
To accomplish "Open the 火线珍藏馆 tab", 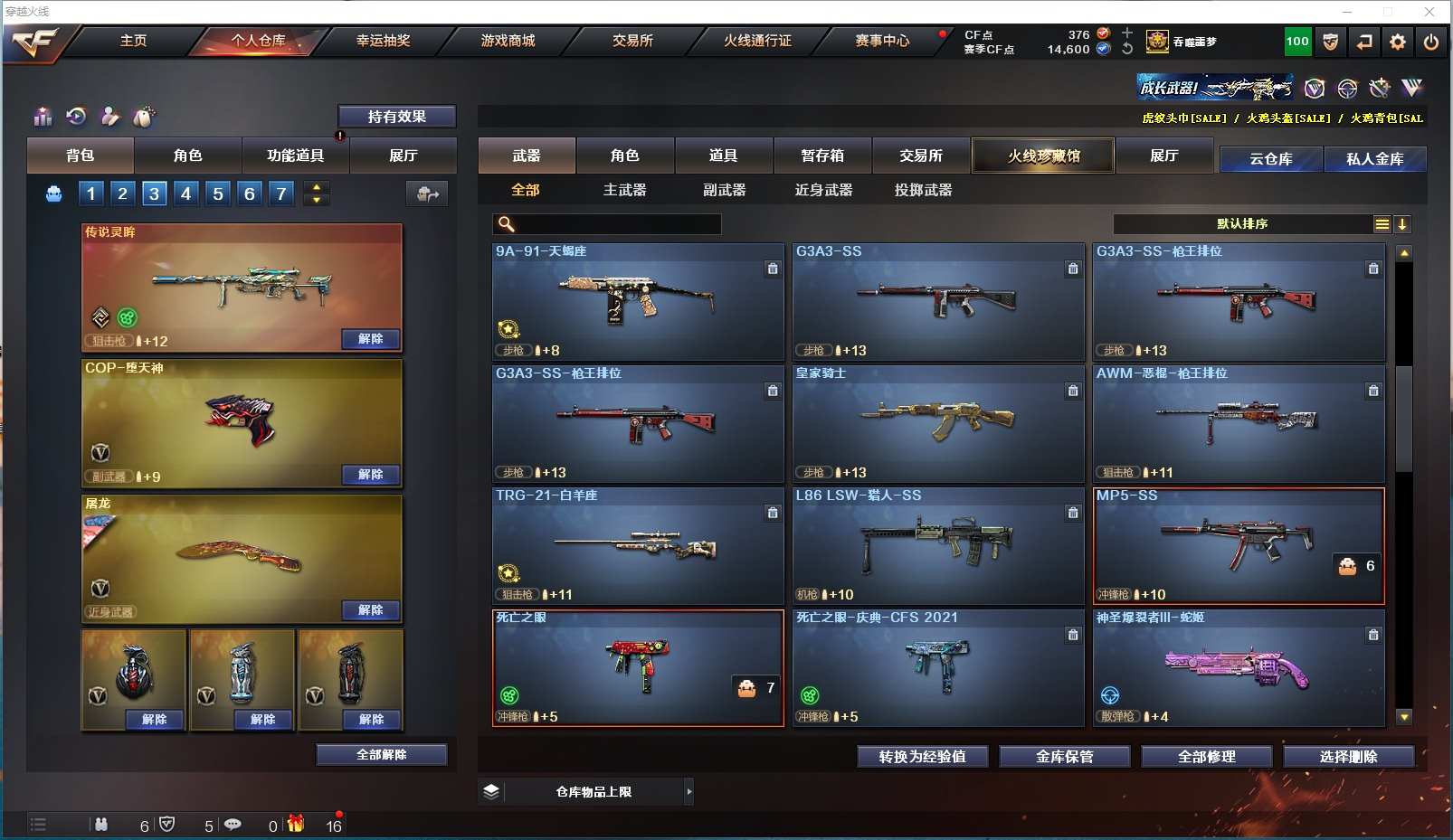I will click(x=1043, y=156).
